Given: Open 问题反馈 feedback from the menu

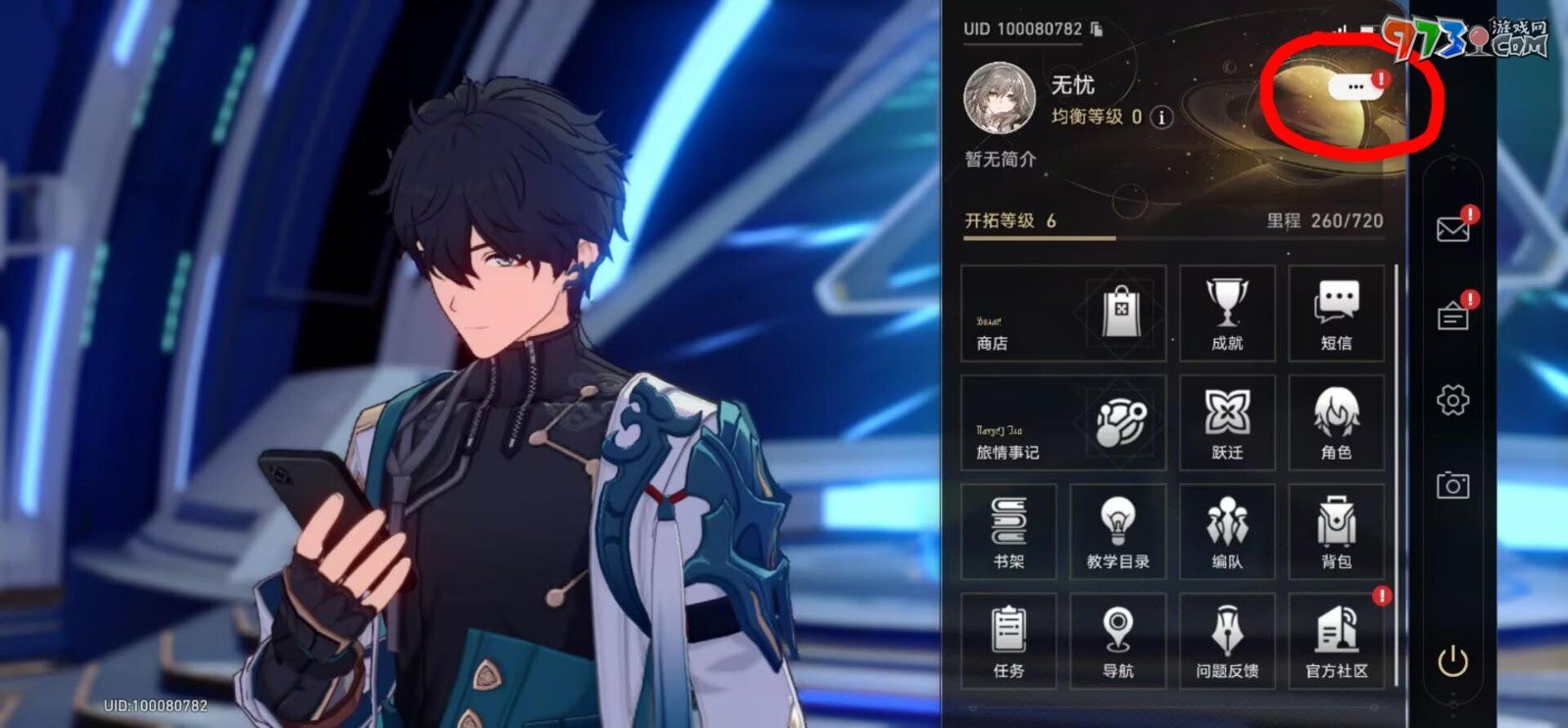Looking at the screenshot, I should [1227, 640].
